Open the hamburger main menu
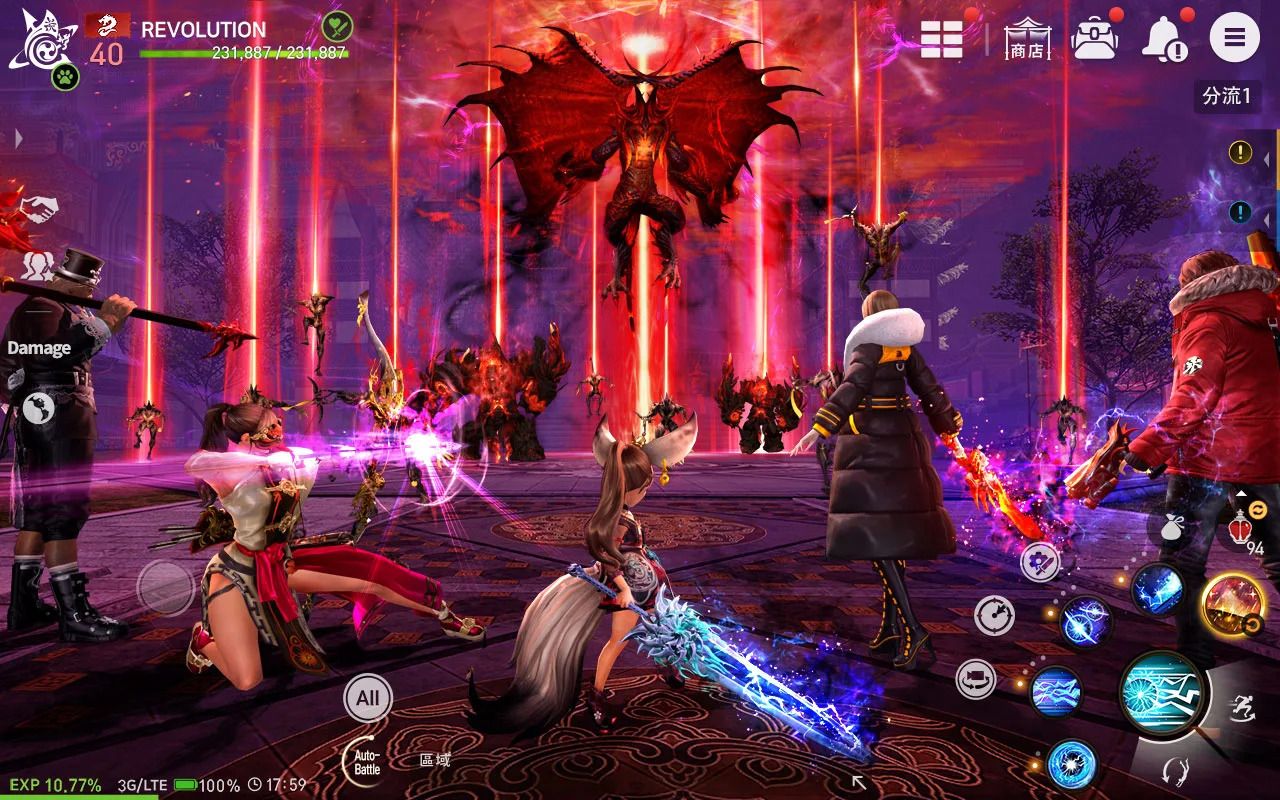Image resolution: width=1280 pixels, height=800 pixels. click(1234, 38)
